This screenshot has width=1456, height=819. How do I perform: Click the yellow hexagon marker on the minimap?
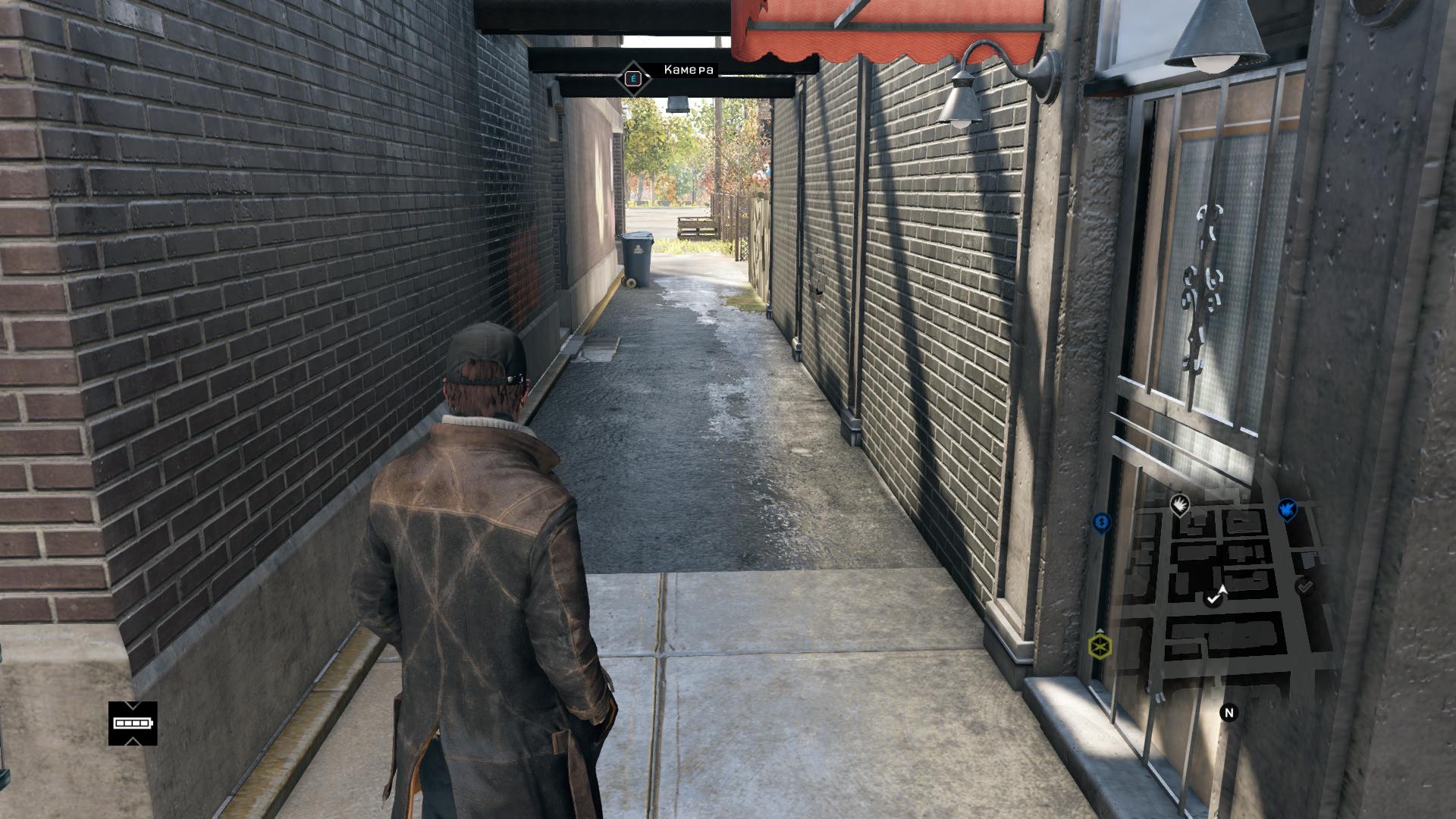pos(1100,647)
